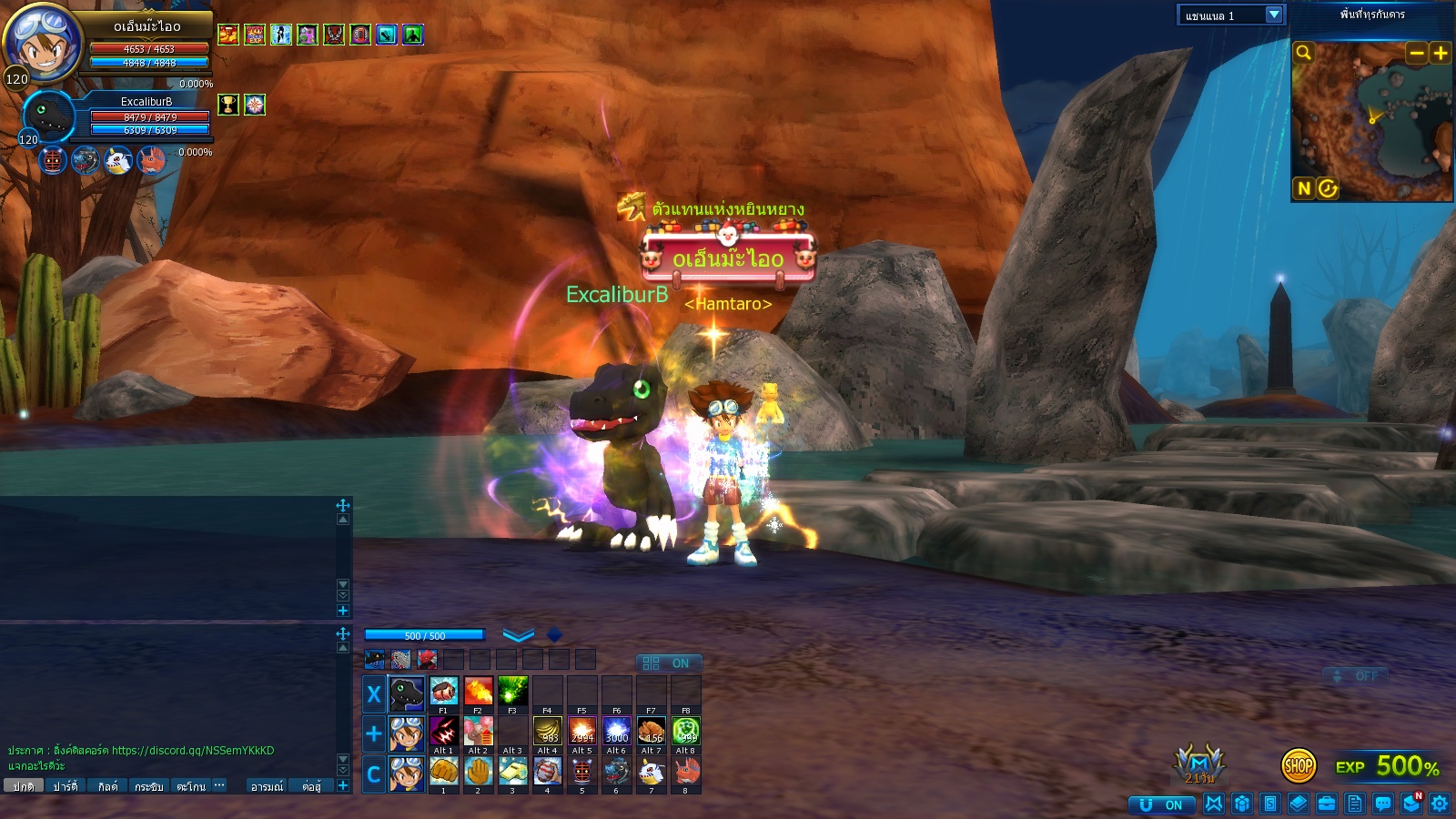
Task: Zoom in the minimap with plus button
Action: tap(1441, 53)
